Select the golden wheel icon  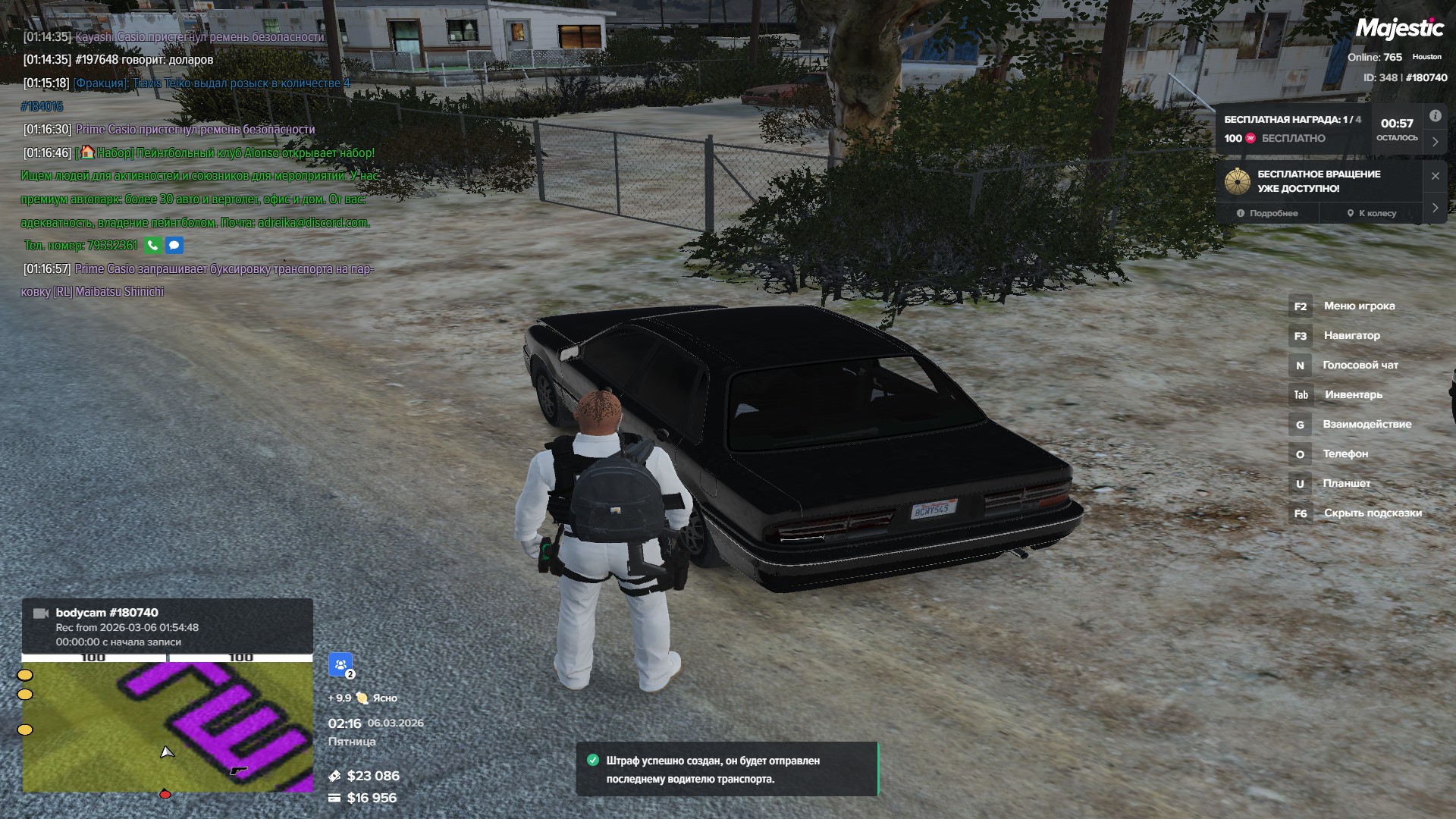click(1238, 181)
